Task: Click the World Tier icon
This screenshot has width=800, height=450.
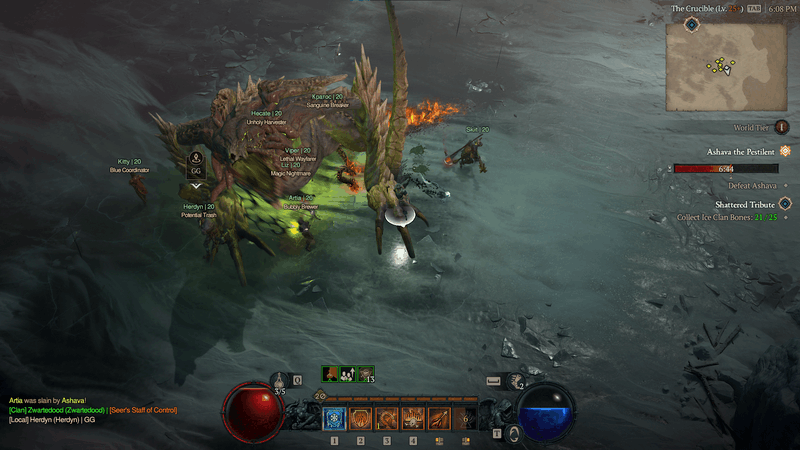Action: (x=782, y=127)
